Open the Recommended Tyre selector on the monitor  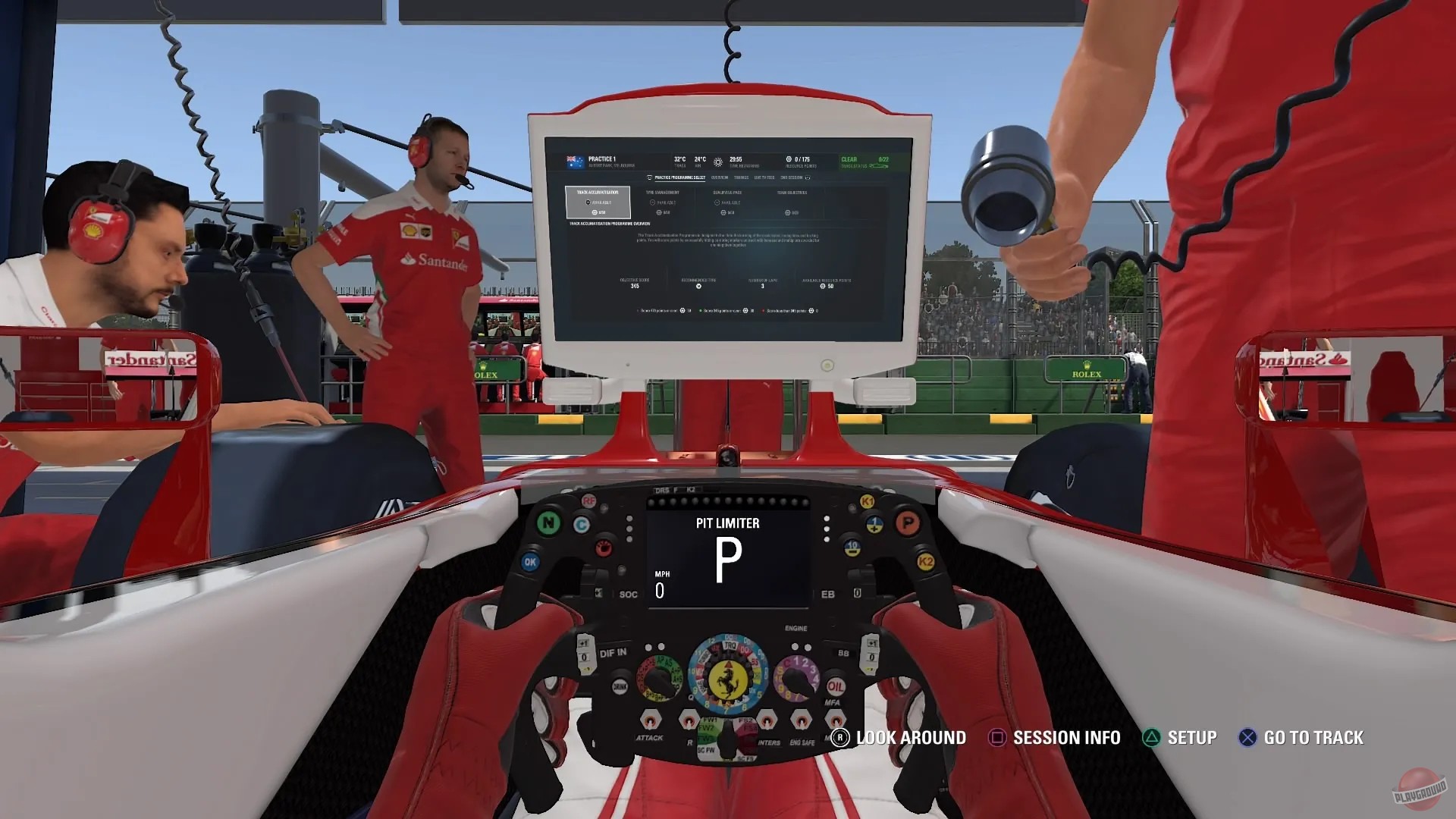pos(698,286)
